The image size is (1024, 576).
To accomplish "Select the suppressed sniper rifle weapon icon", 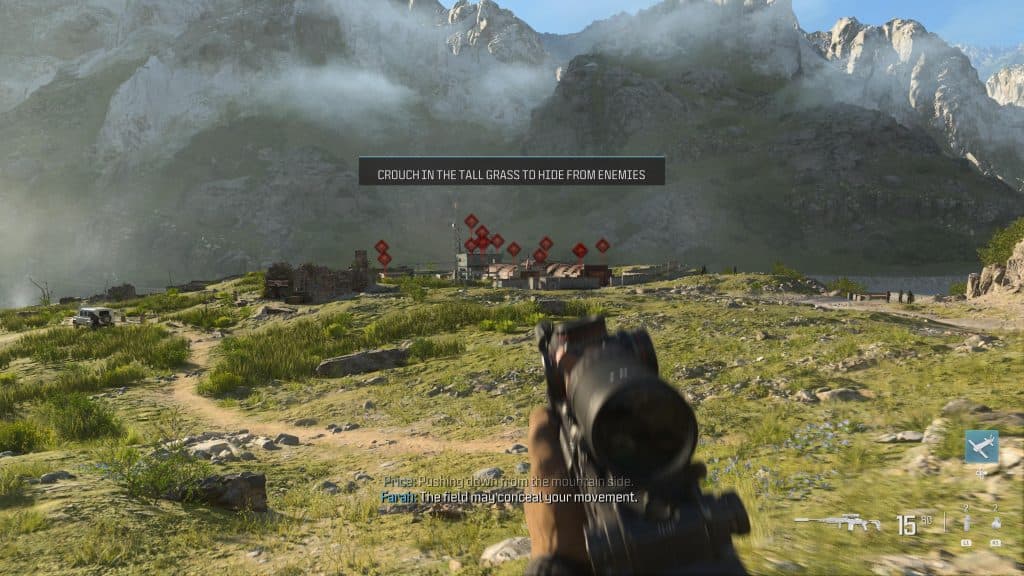I will [x=837, y=523].
